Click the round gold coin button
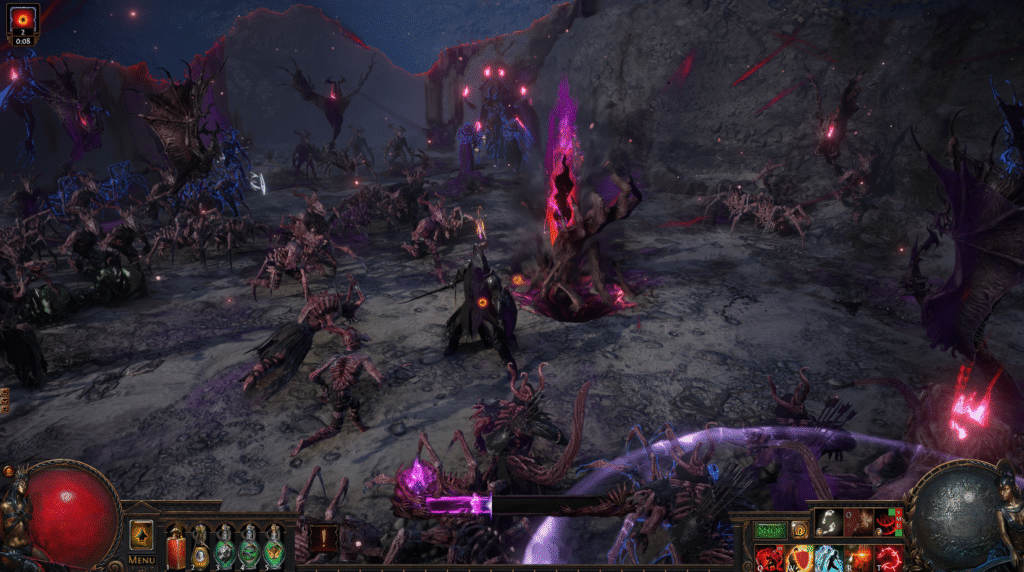1024x572 pixels. pyautogui.click(x=799, y=530)
